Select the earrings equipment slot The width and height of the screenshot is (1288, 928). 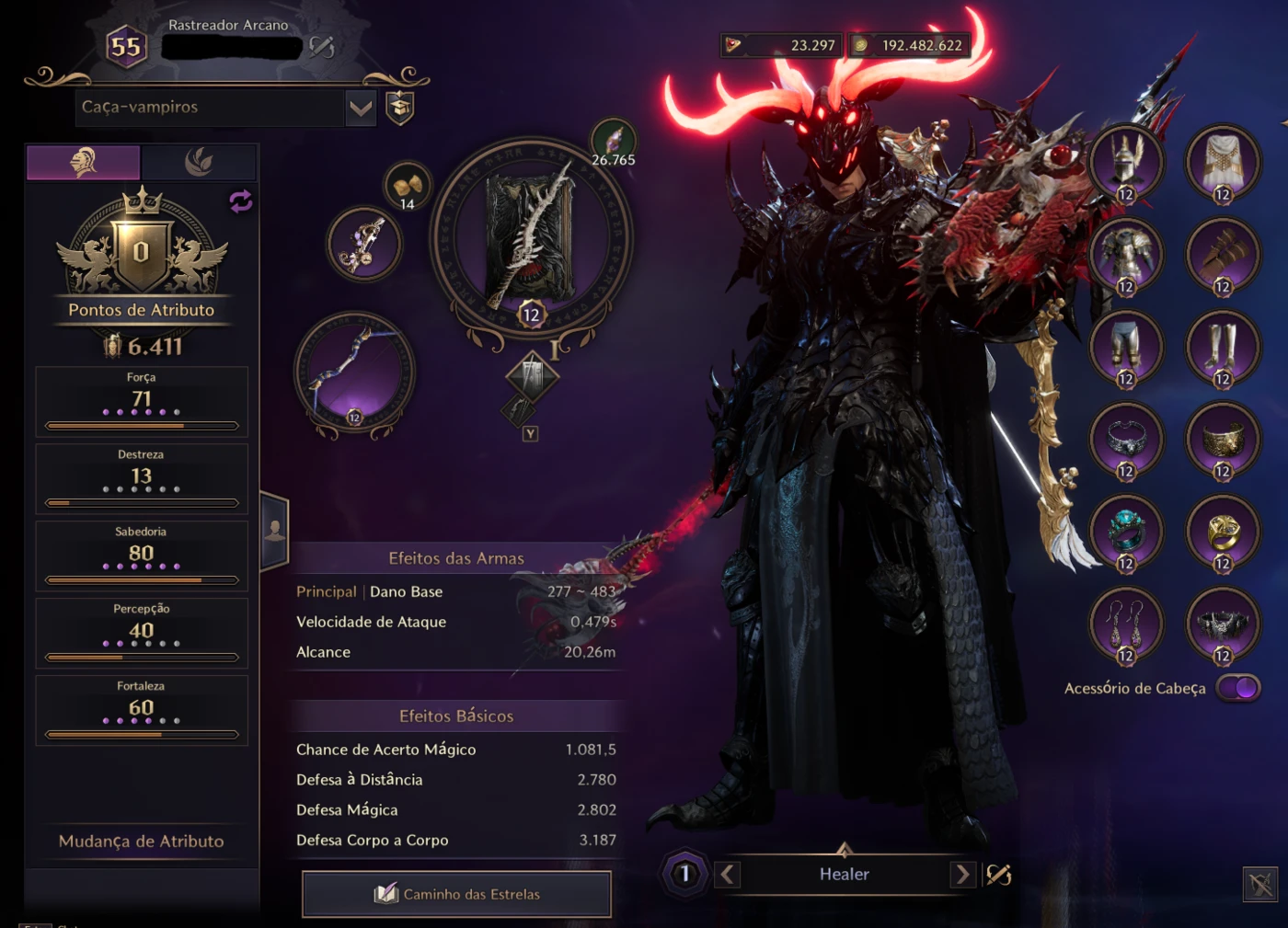(x=1126, y=623)
